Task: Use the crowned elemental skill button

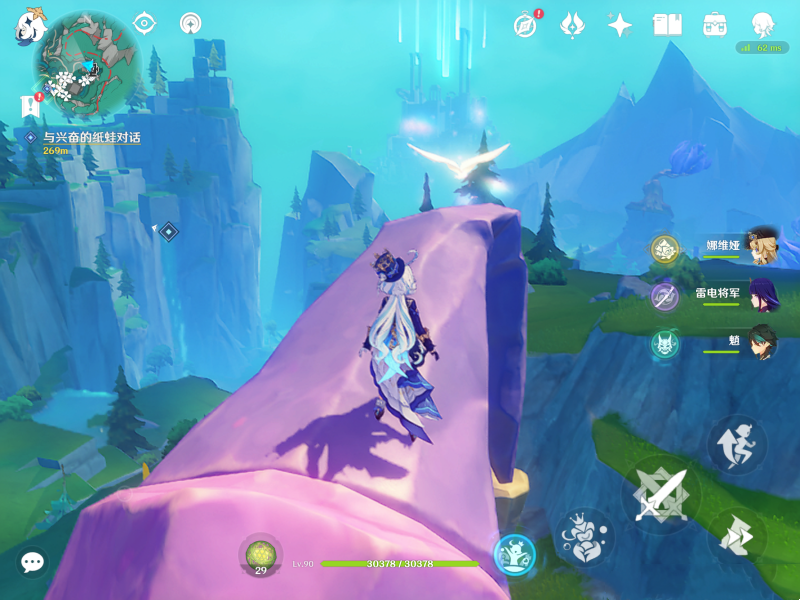Action: 583,538
